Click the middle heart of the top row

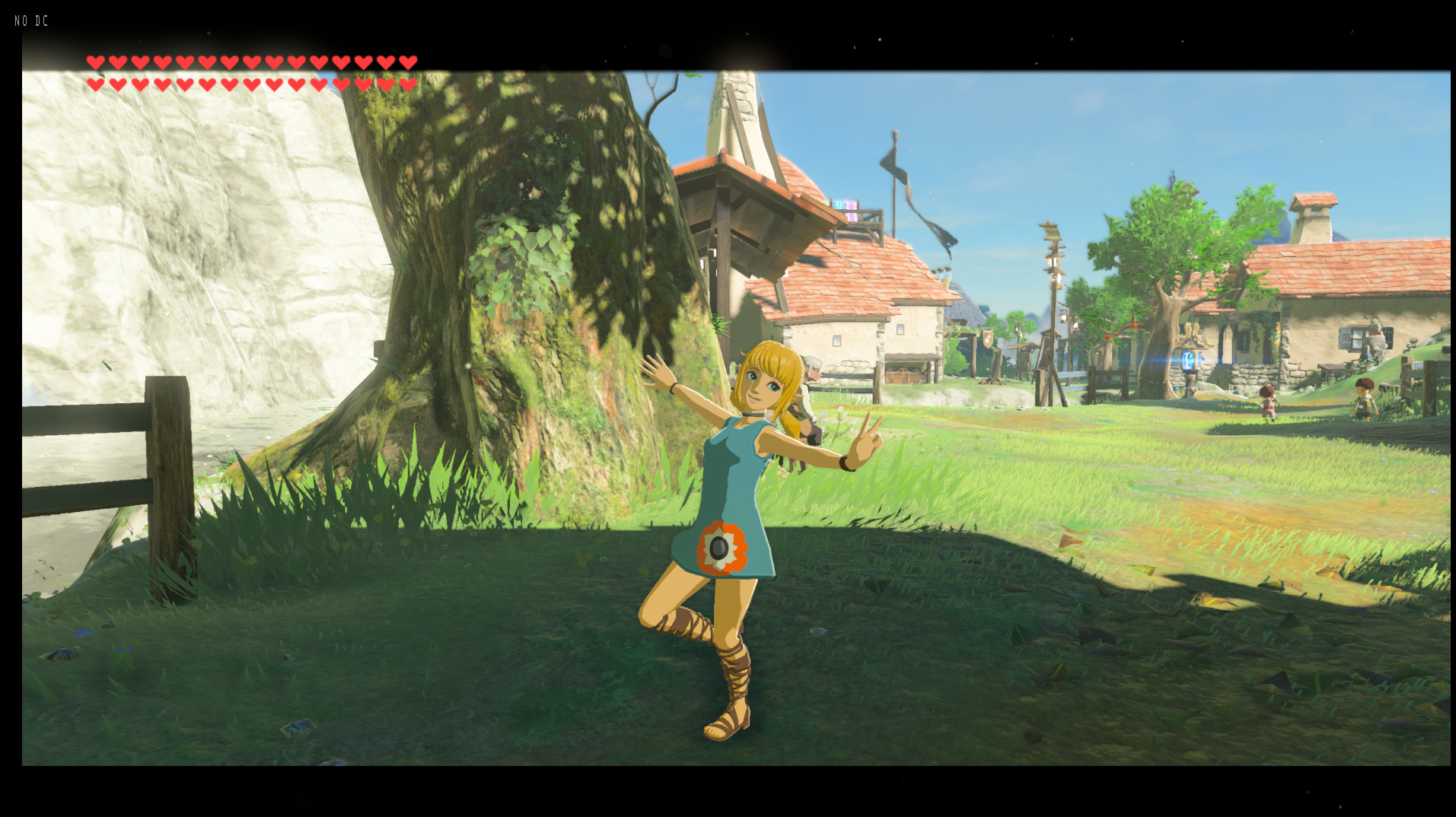click(252, 62)
